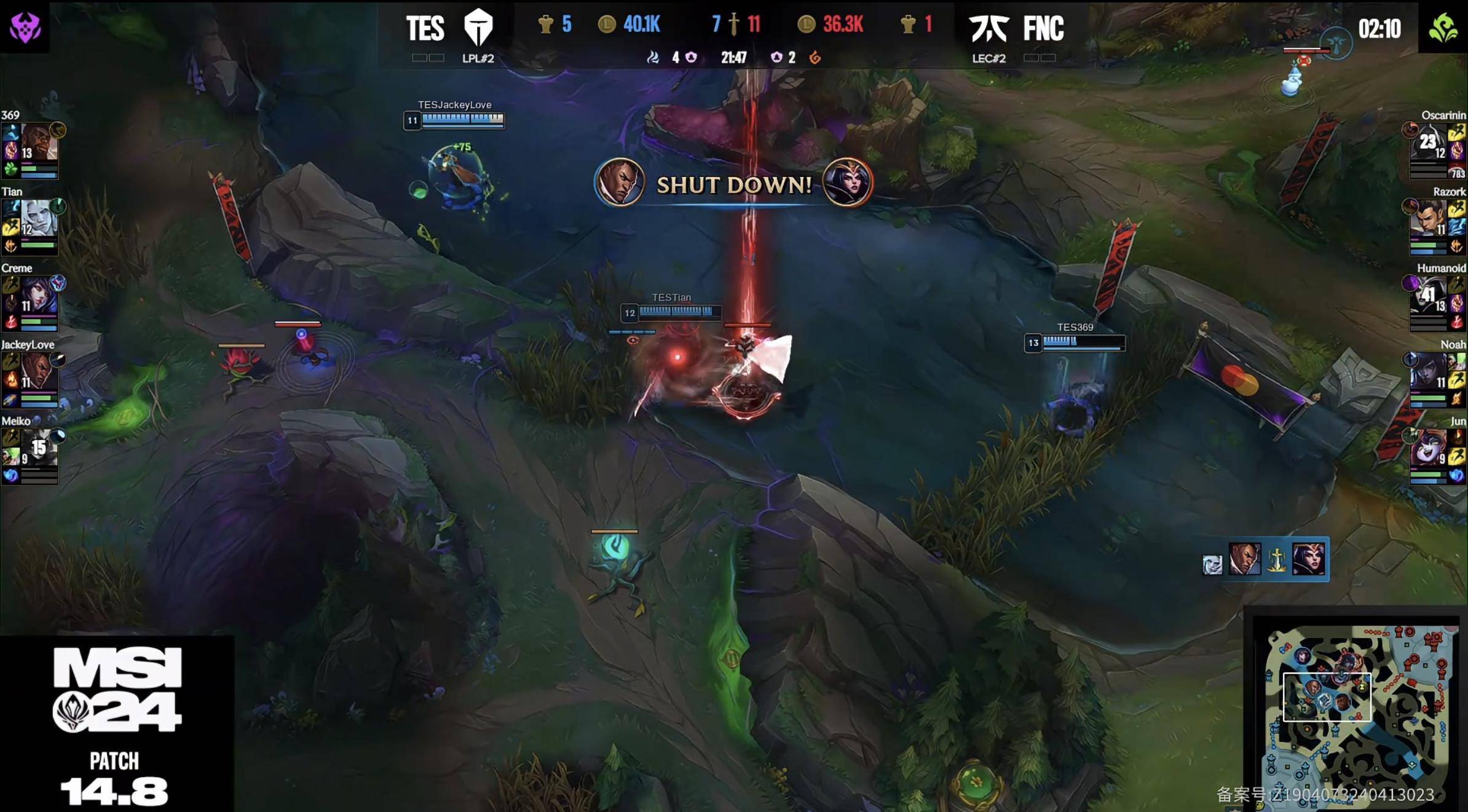This screenshot has height=812, width=1468.
Task: Click the purple Void Grub icon in the corner
Action: coord(25,27)
